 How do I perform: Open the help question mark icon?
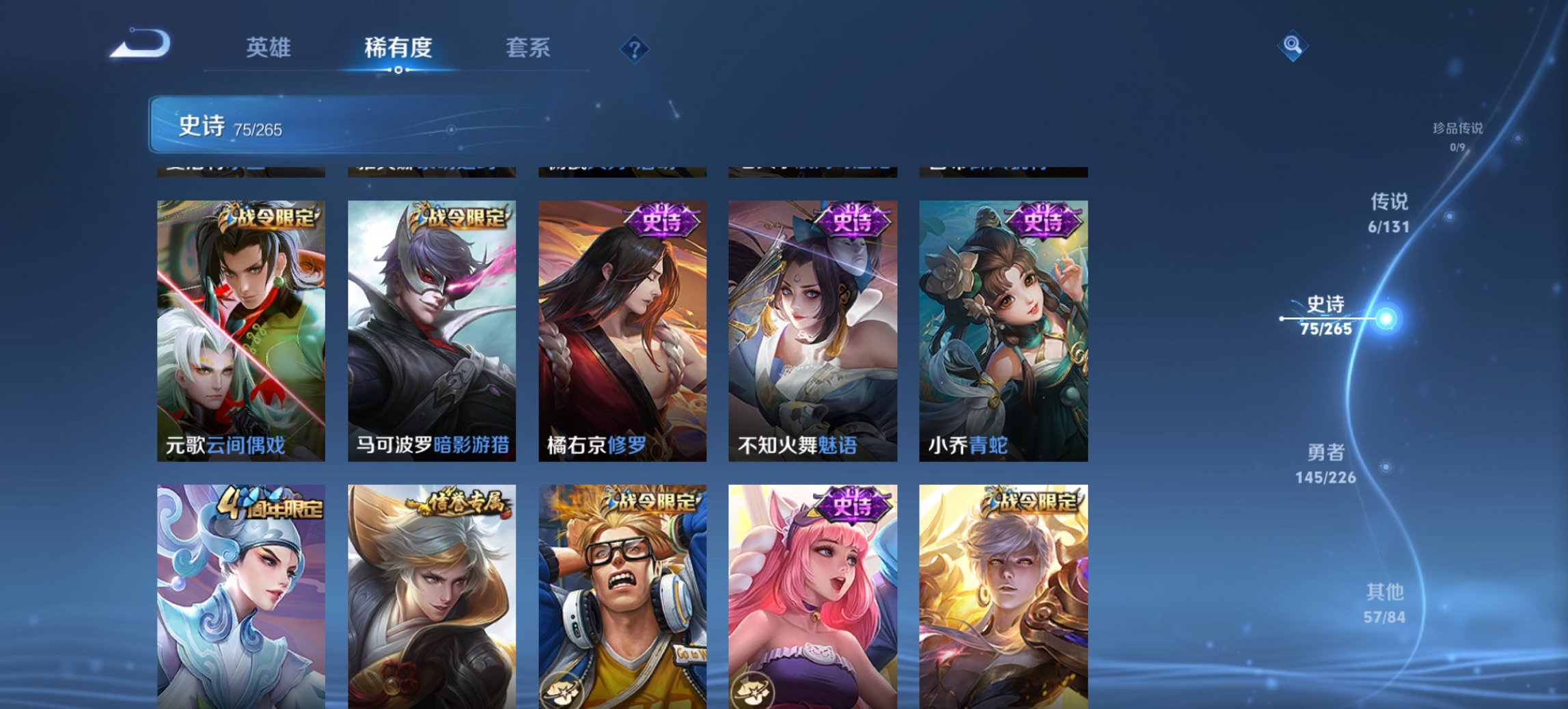click(635, 47)
